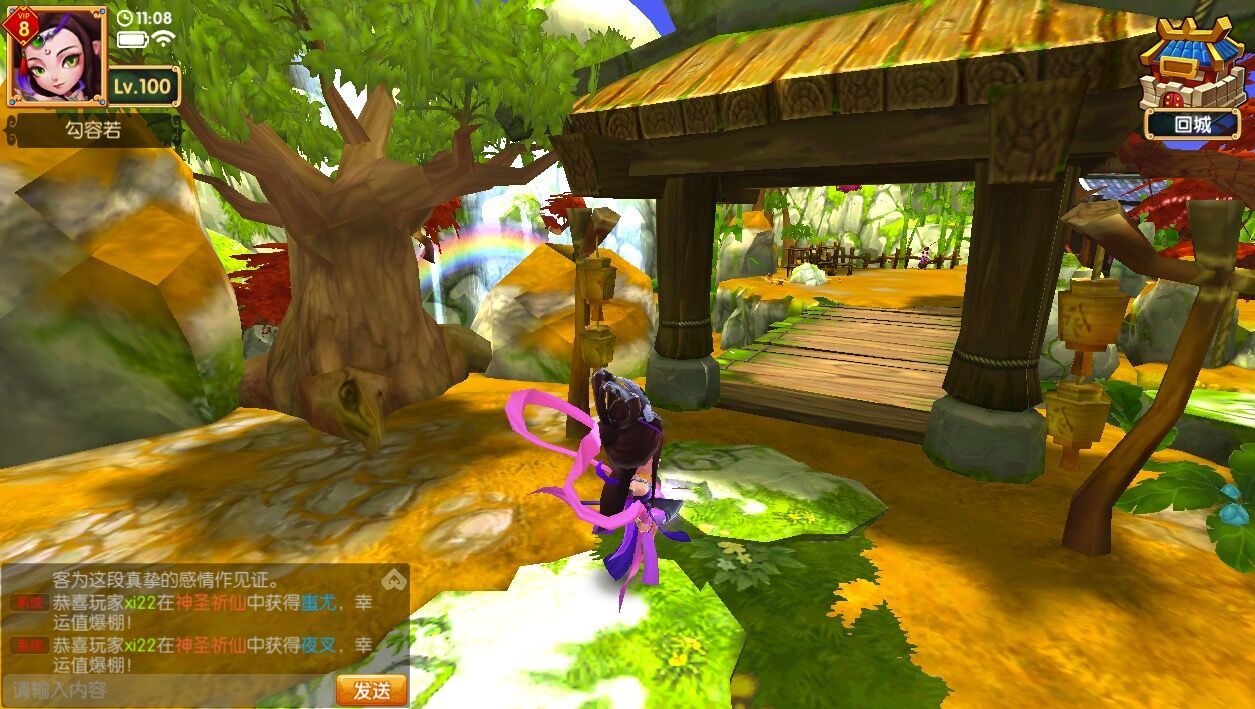Send the chat message with 发送
Viewport: 1255px width, 709px height.
point(371,690)
